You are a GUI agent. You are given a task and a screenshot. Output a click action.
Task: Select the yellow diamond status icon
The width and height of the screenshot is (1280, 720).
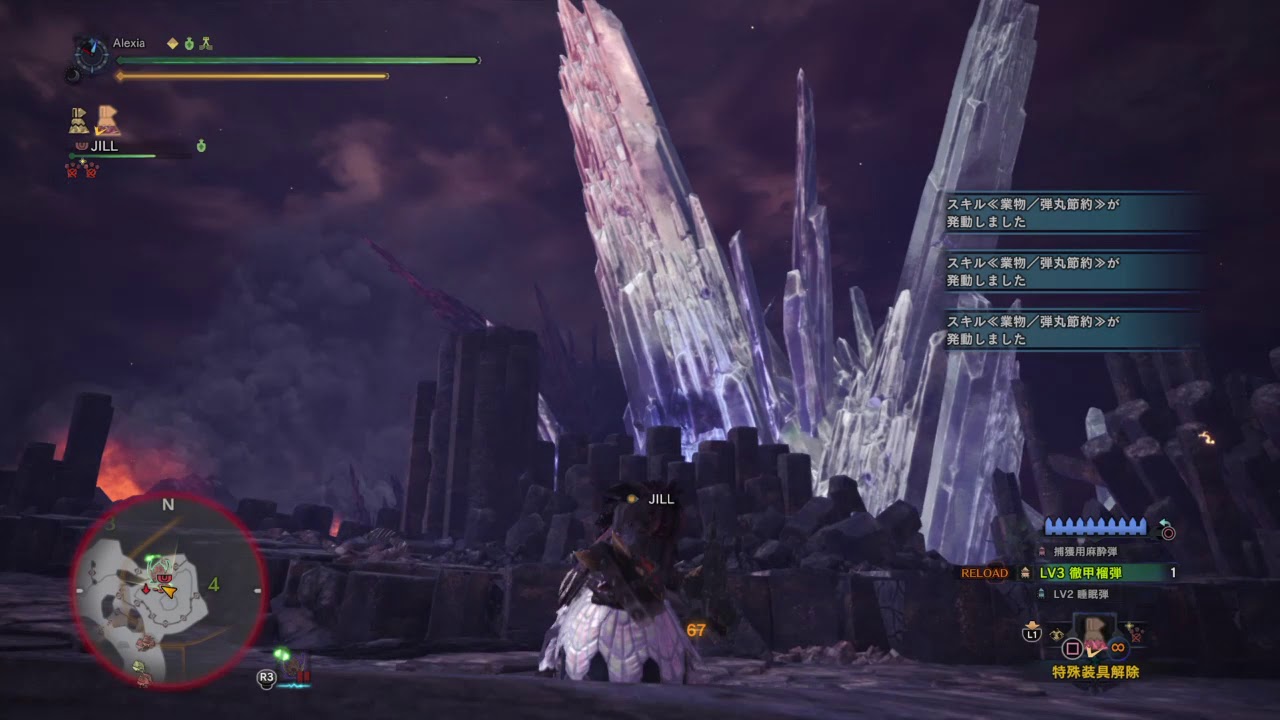[x=172, y=44]
